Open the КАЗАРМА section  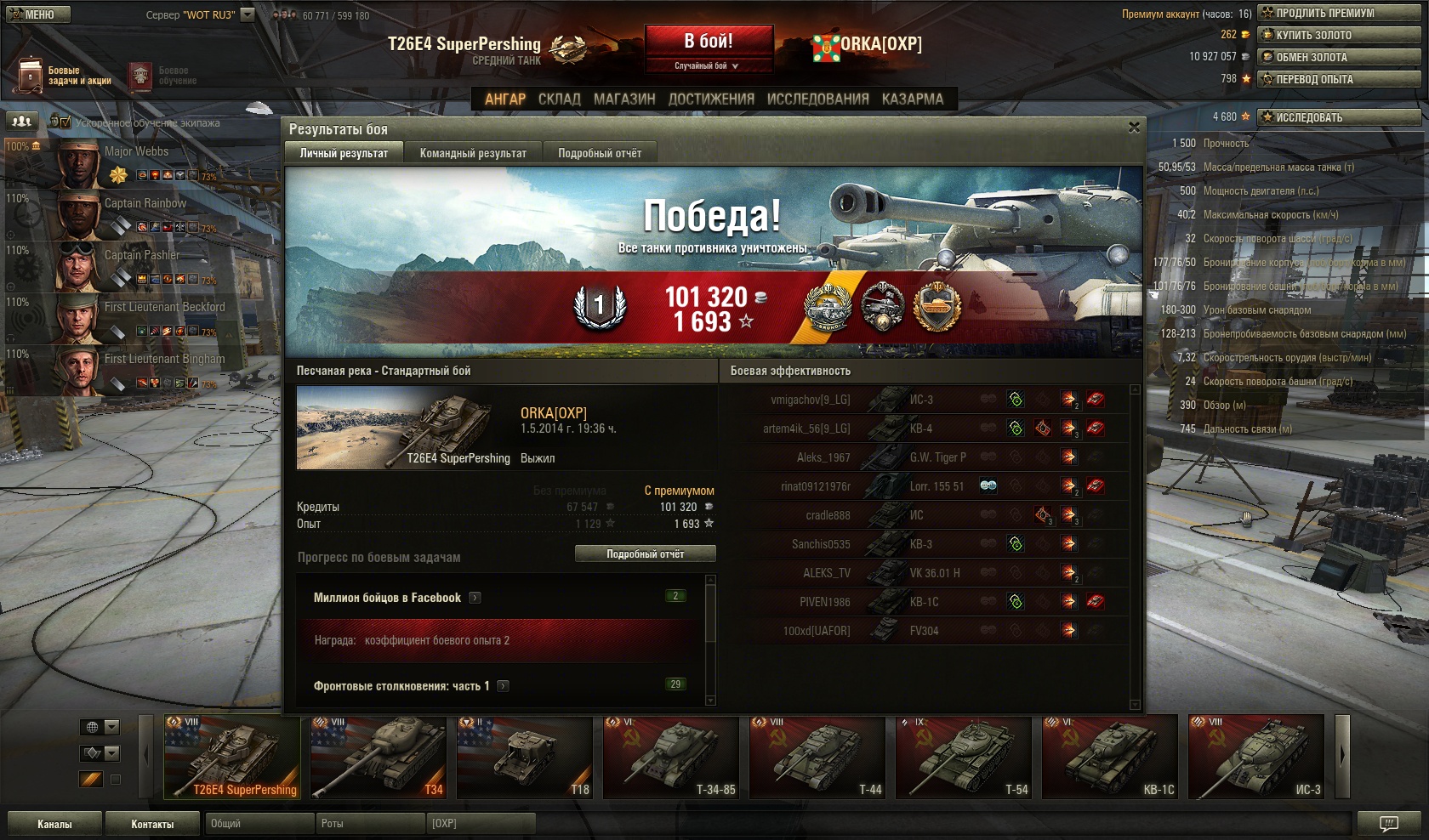click(912, 99)
